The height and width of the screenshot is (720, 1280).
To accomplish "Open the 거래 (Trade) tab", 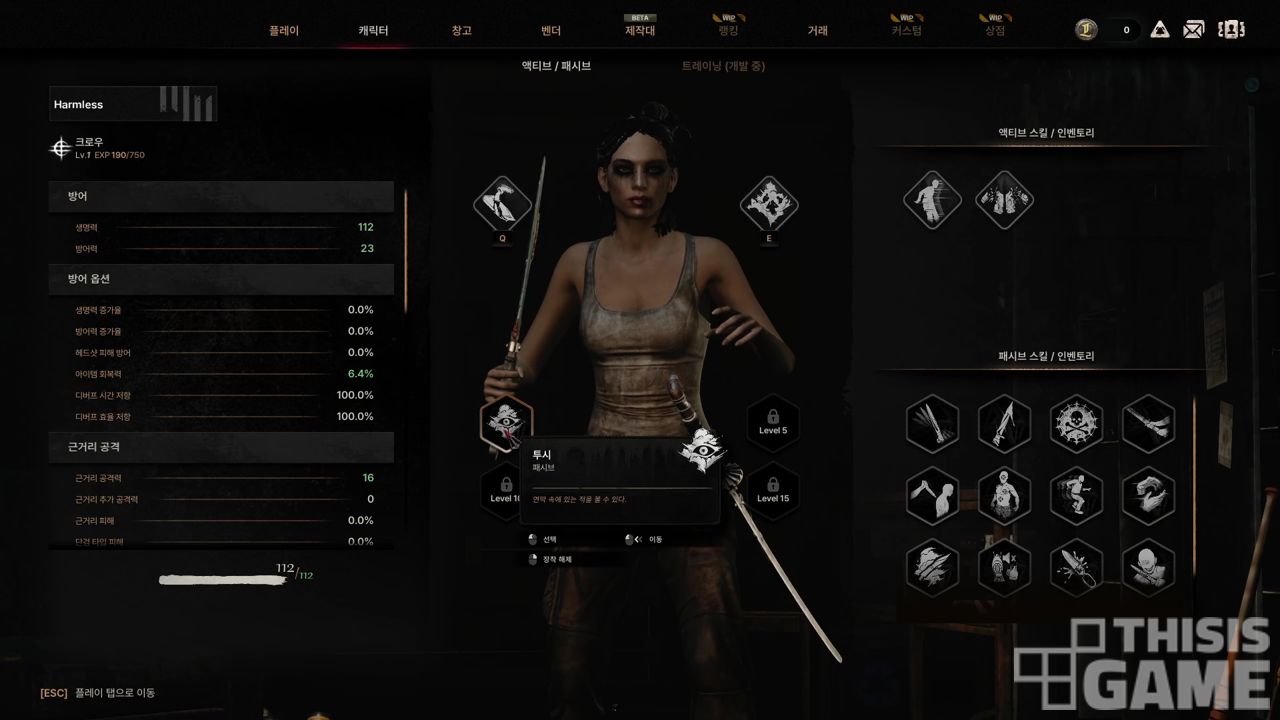I will click(817, 31).
